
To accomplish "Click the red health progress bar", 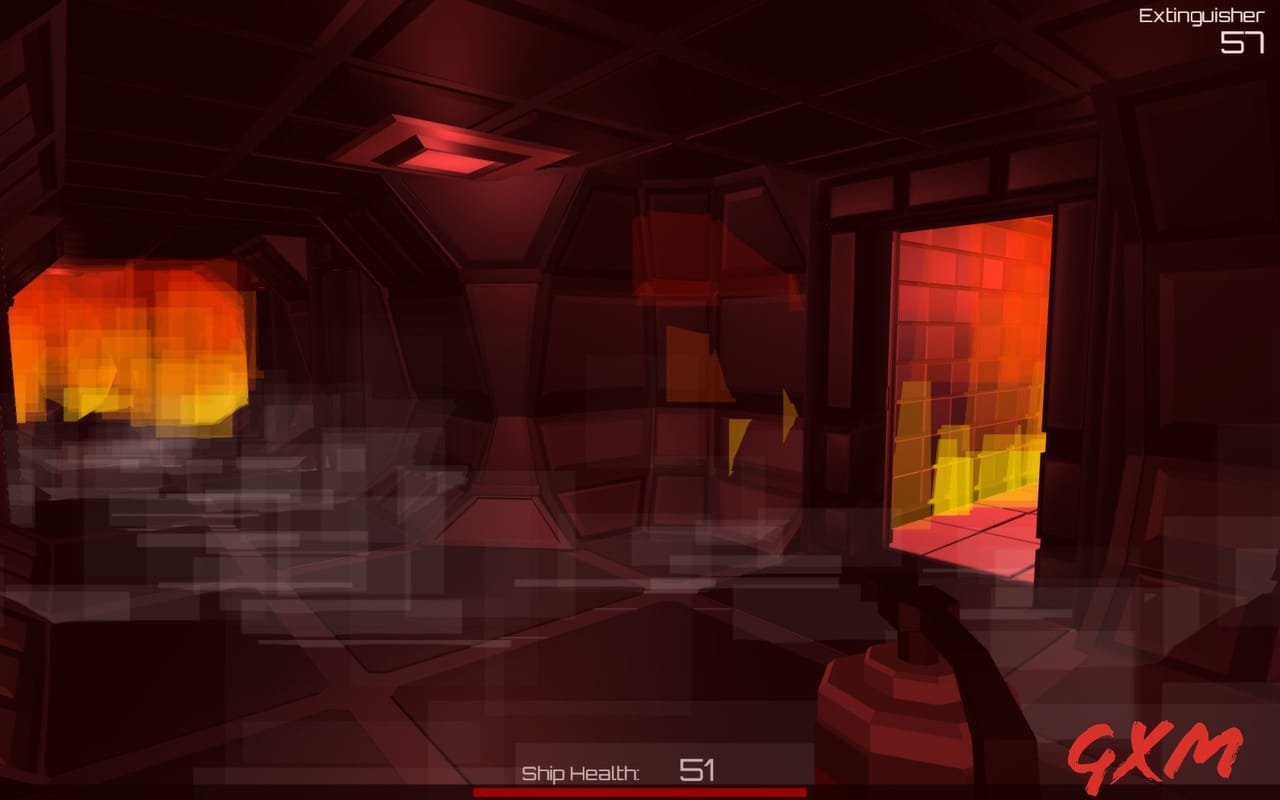I will click(x=640, y=793).
